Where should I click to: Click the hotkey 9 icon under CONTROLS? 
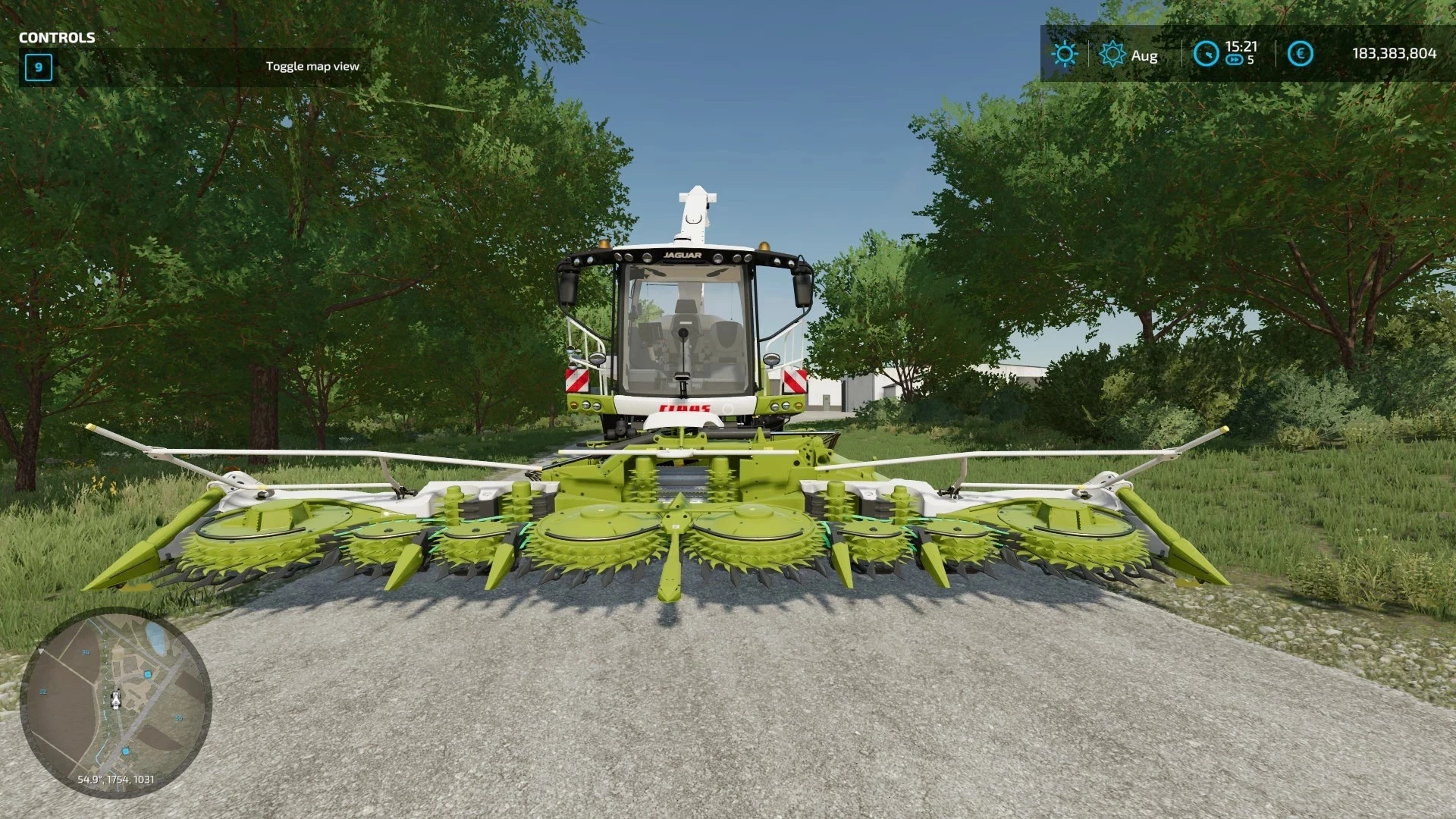click(37, 68)
